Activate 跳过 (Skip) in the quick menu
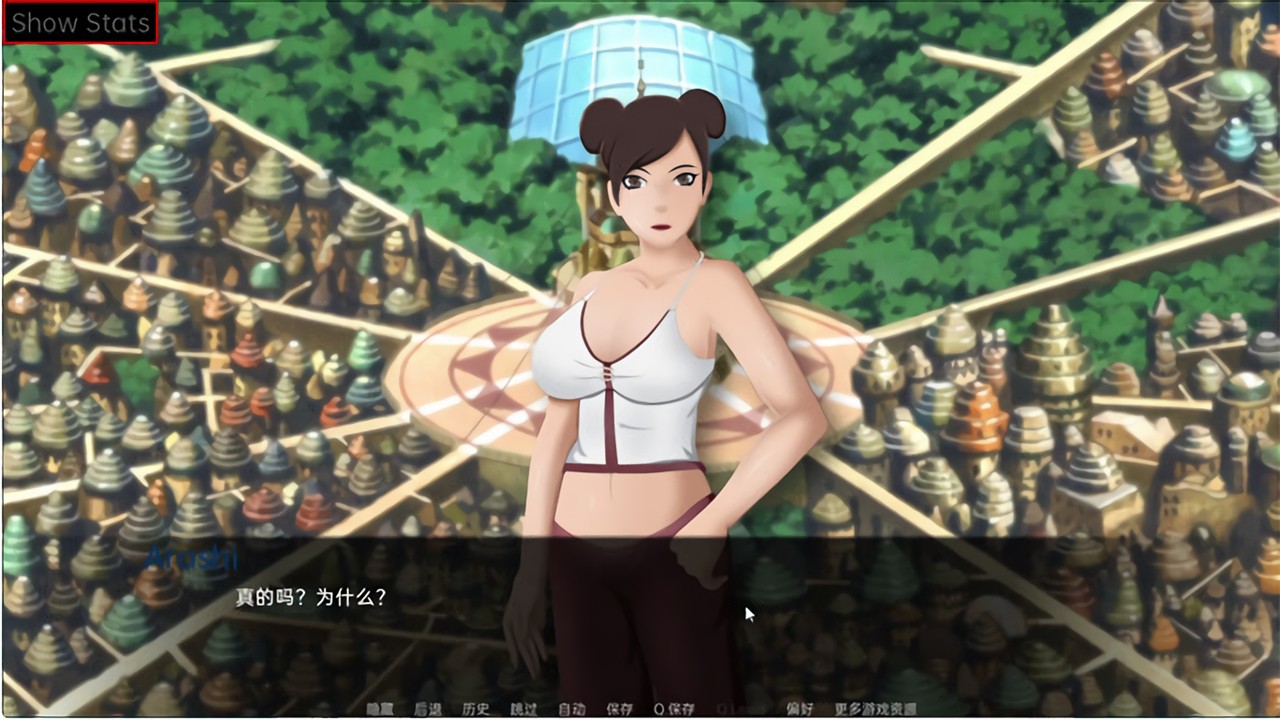This screenshot has height=720, width=1280. click(524, 709)
